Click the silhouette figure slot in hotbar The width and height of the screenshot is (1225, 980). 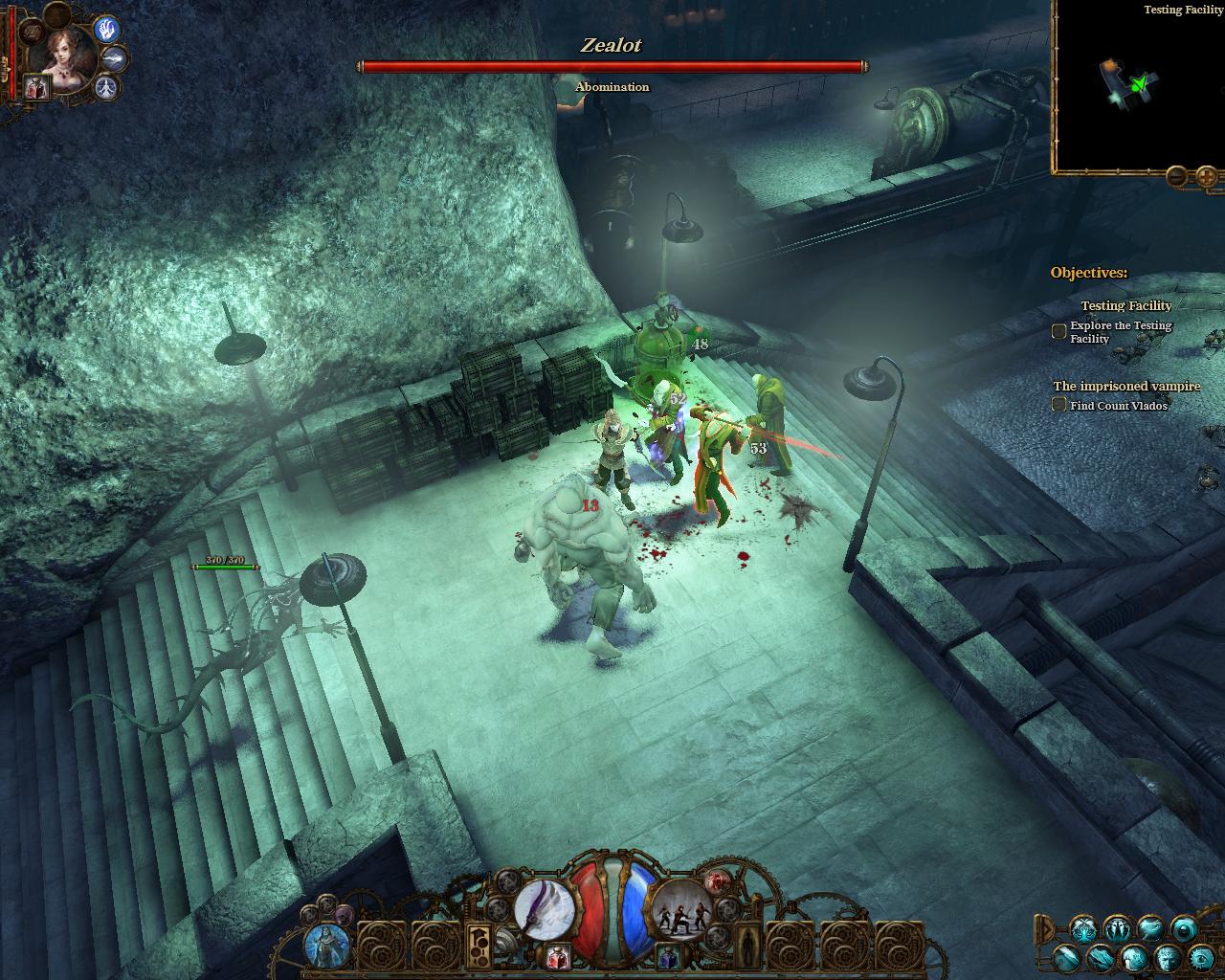click(747, 946)
